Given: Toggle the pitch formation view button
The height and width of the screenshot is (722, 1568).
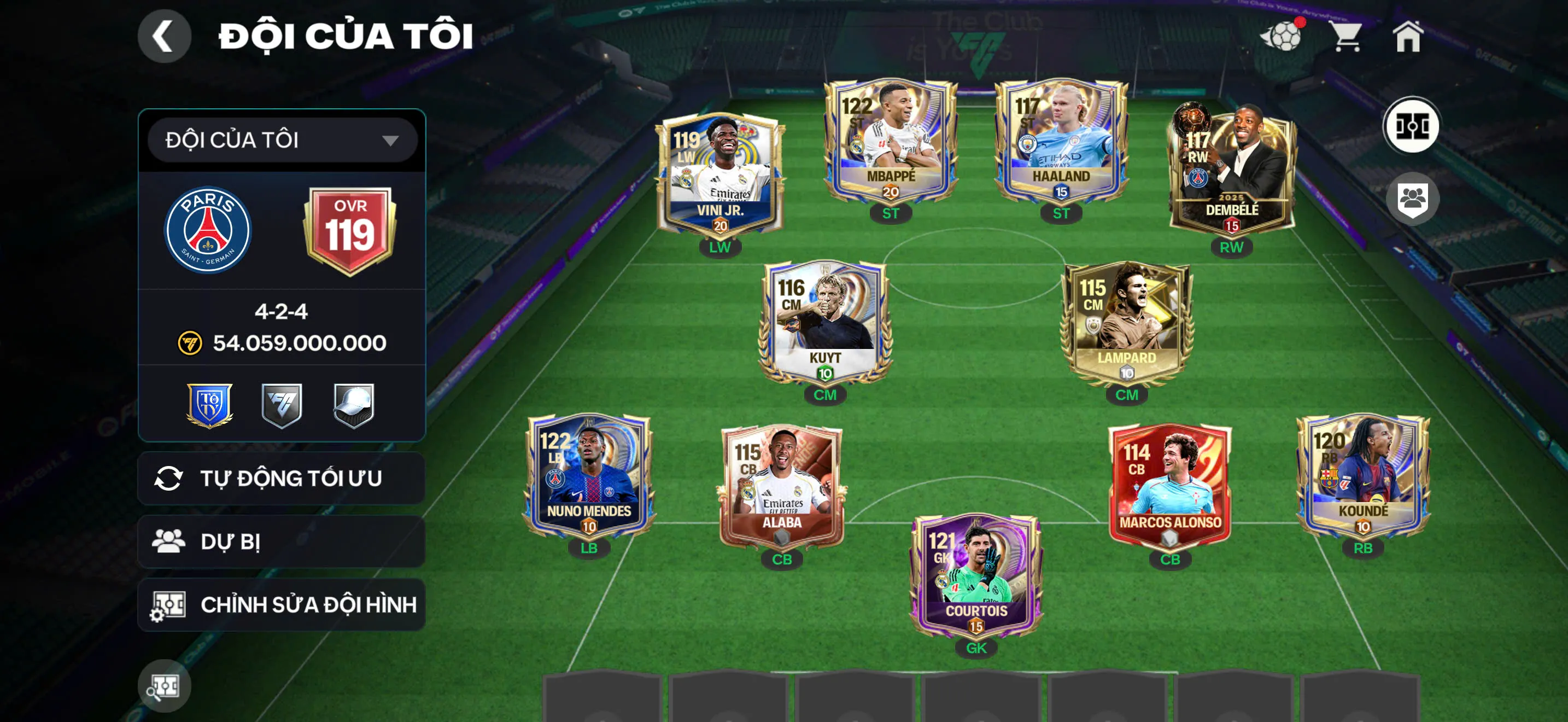Looking at the screenshot, I should [1411, 126].
